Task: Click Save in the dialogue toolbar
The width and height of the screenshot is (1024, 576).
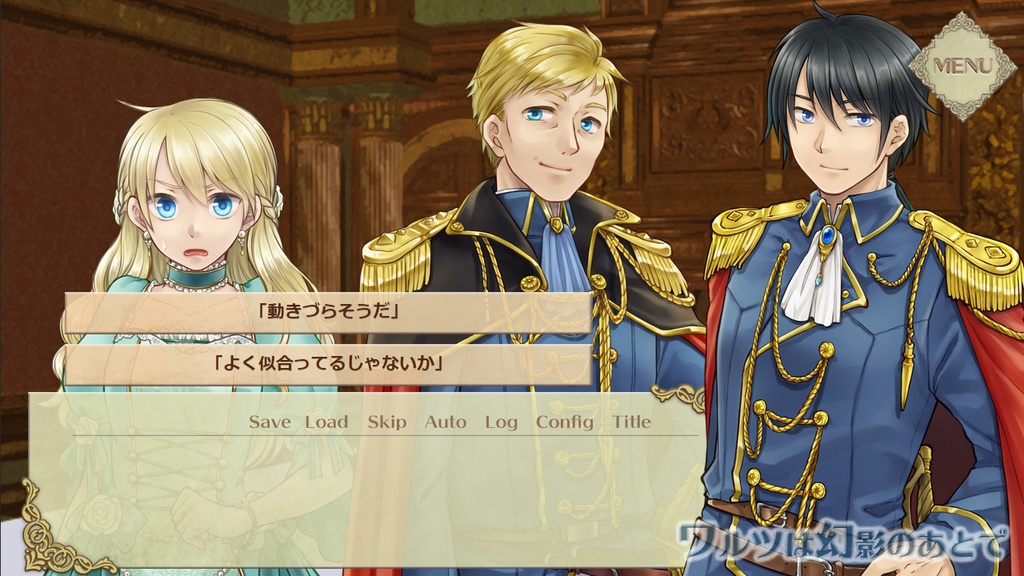Action: (269, 422)
